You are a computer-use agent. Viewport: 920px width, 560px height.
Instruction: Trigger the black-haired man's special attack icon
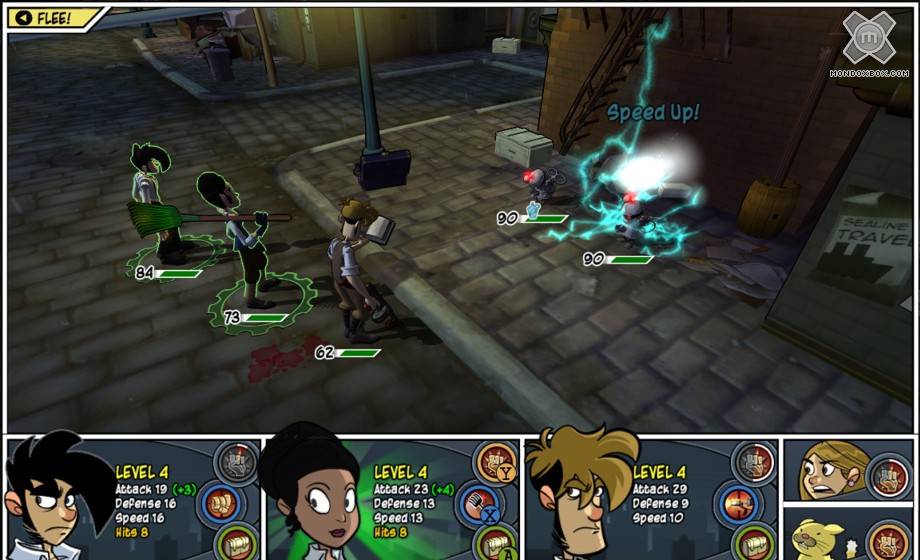click(x=236, y=461)
